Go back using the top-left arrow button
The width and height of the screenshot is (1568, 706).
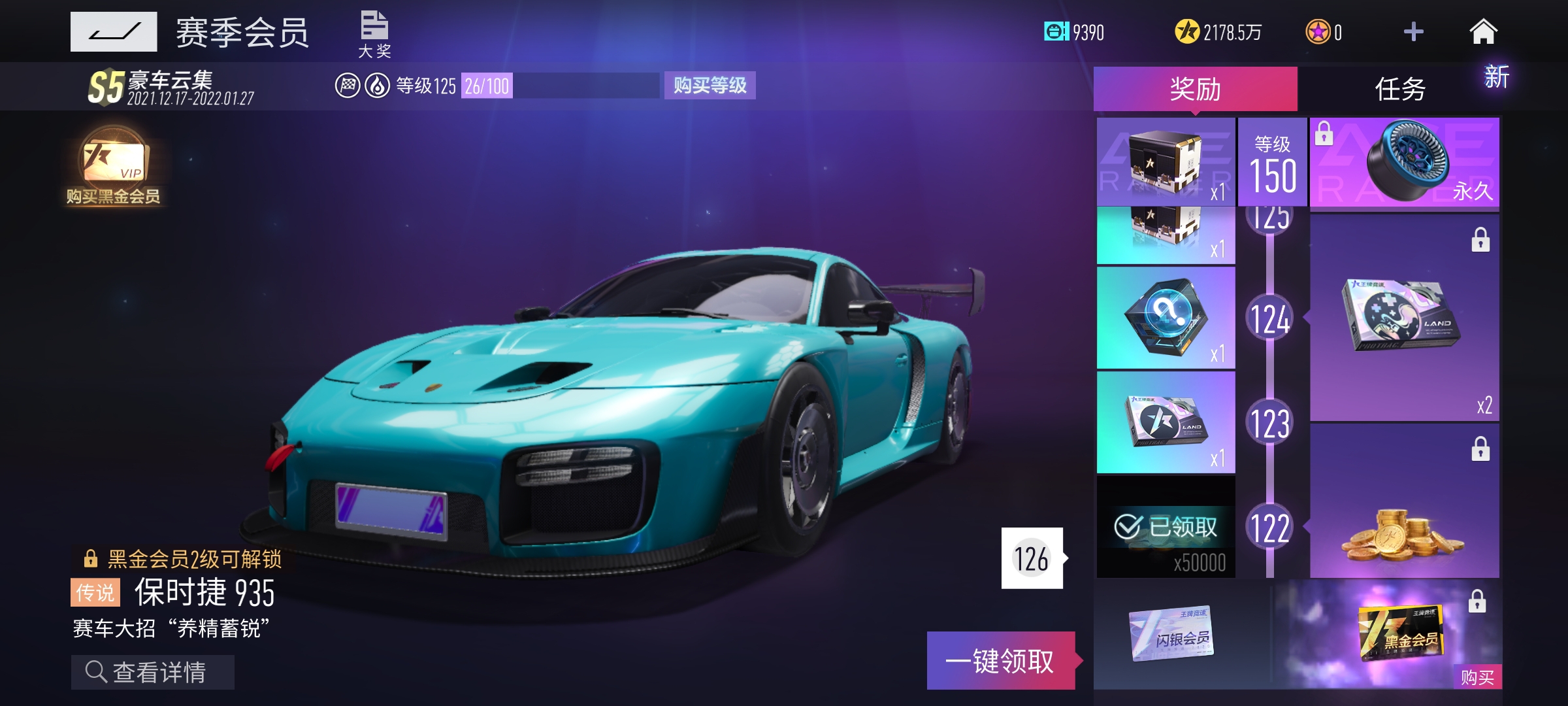click(114, 31)
